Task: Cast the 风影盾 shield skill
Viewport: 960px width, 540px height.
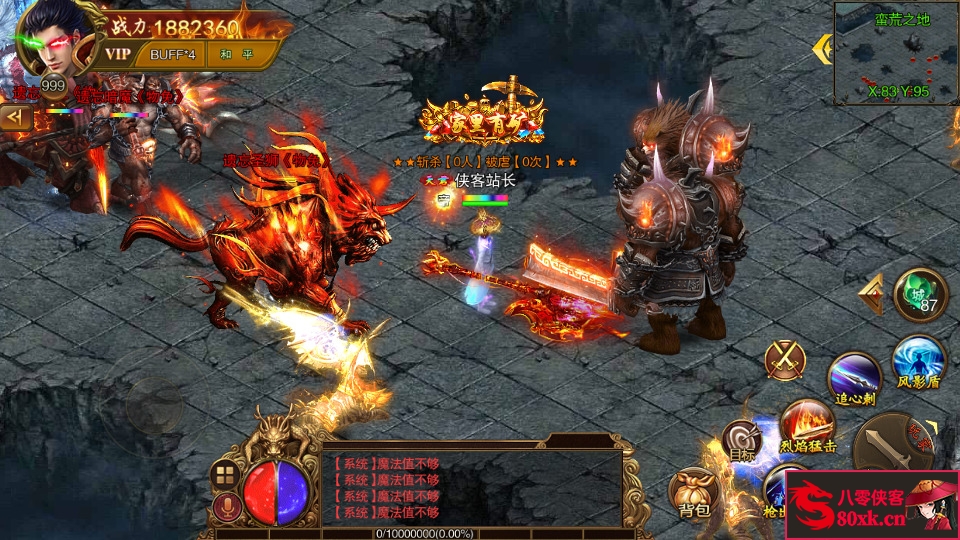Action: click(918, 360)
